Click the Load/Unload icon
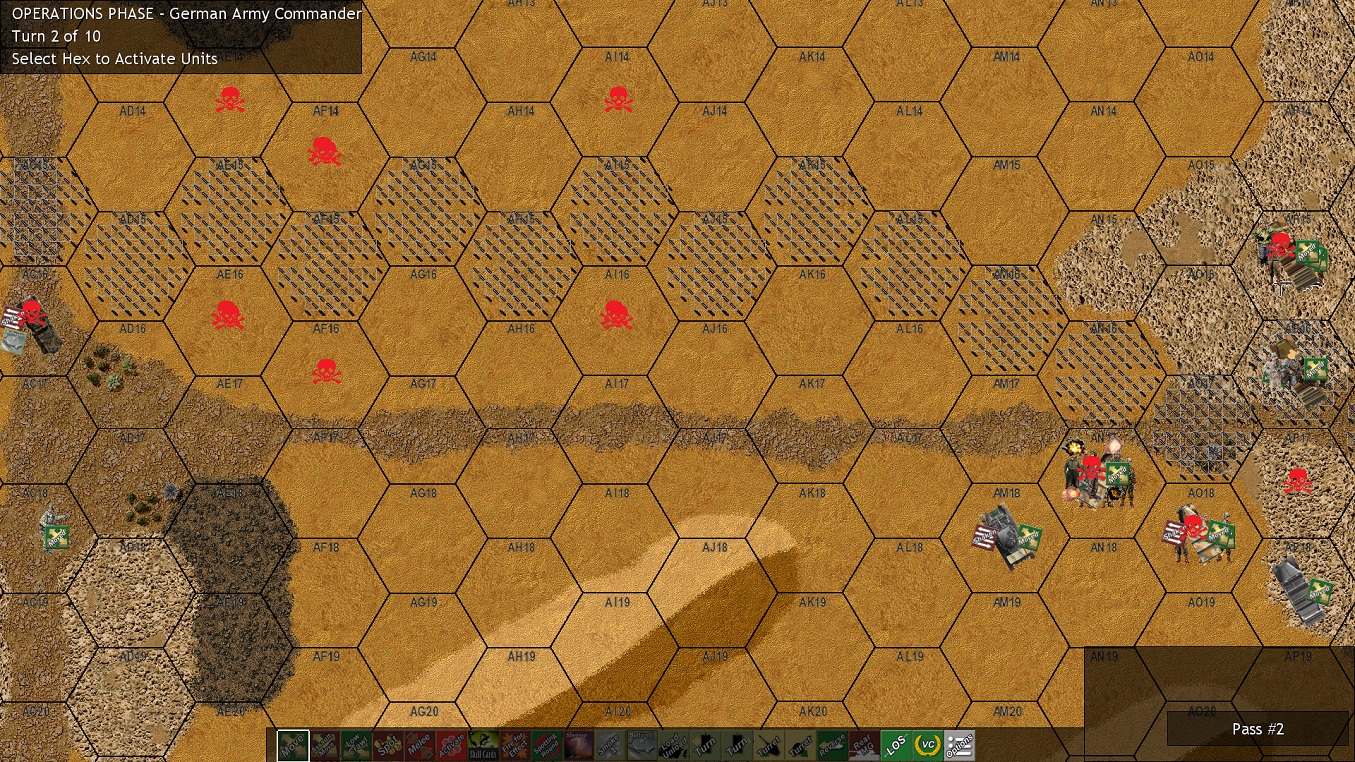 pyautogui.click(x=672, y=744)
